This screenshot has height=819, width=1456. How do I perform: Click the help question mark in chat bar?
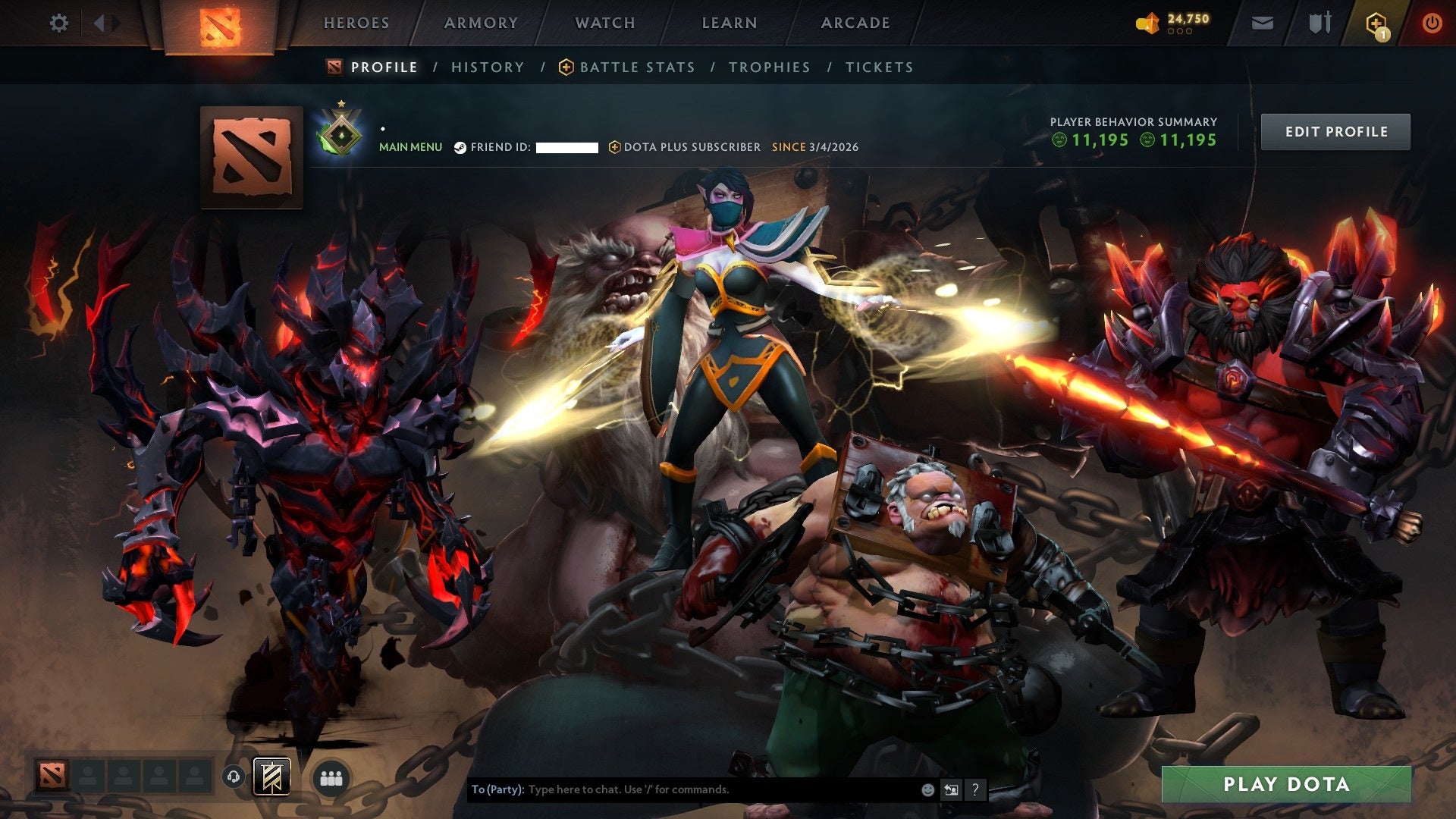[x=975, y=789]
